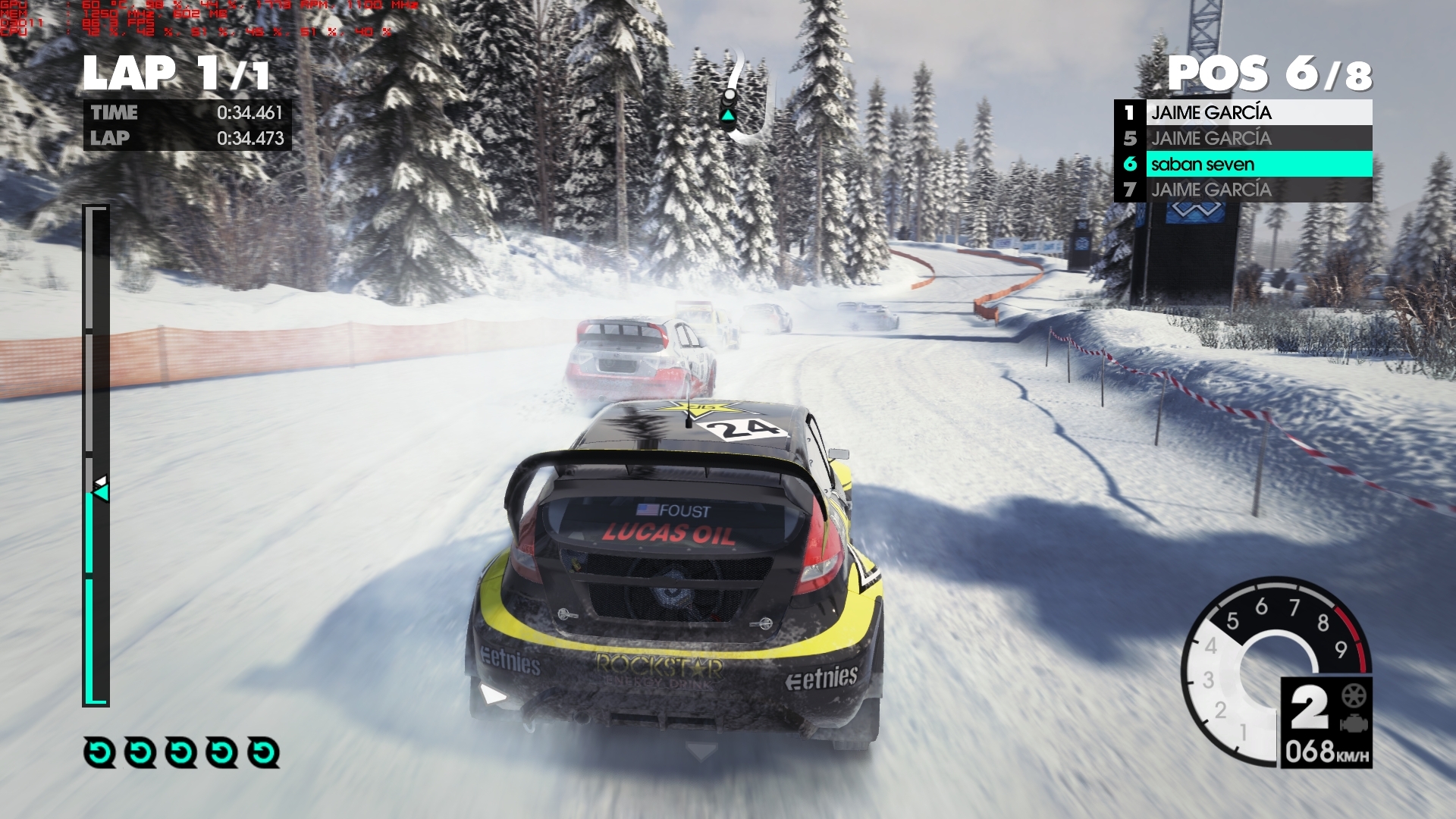This screenshot has height=819, width=1456.
Task: Click the wheel damage indicator icon
Action: [1354, 695]
